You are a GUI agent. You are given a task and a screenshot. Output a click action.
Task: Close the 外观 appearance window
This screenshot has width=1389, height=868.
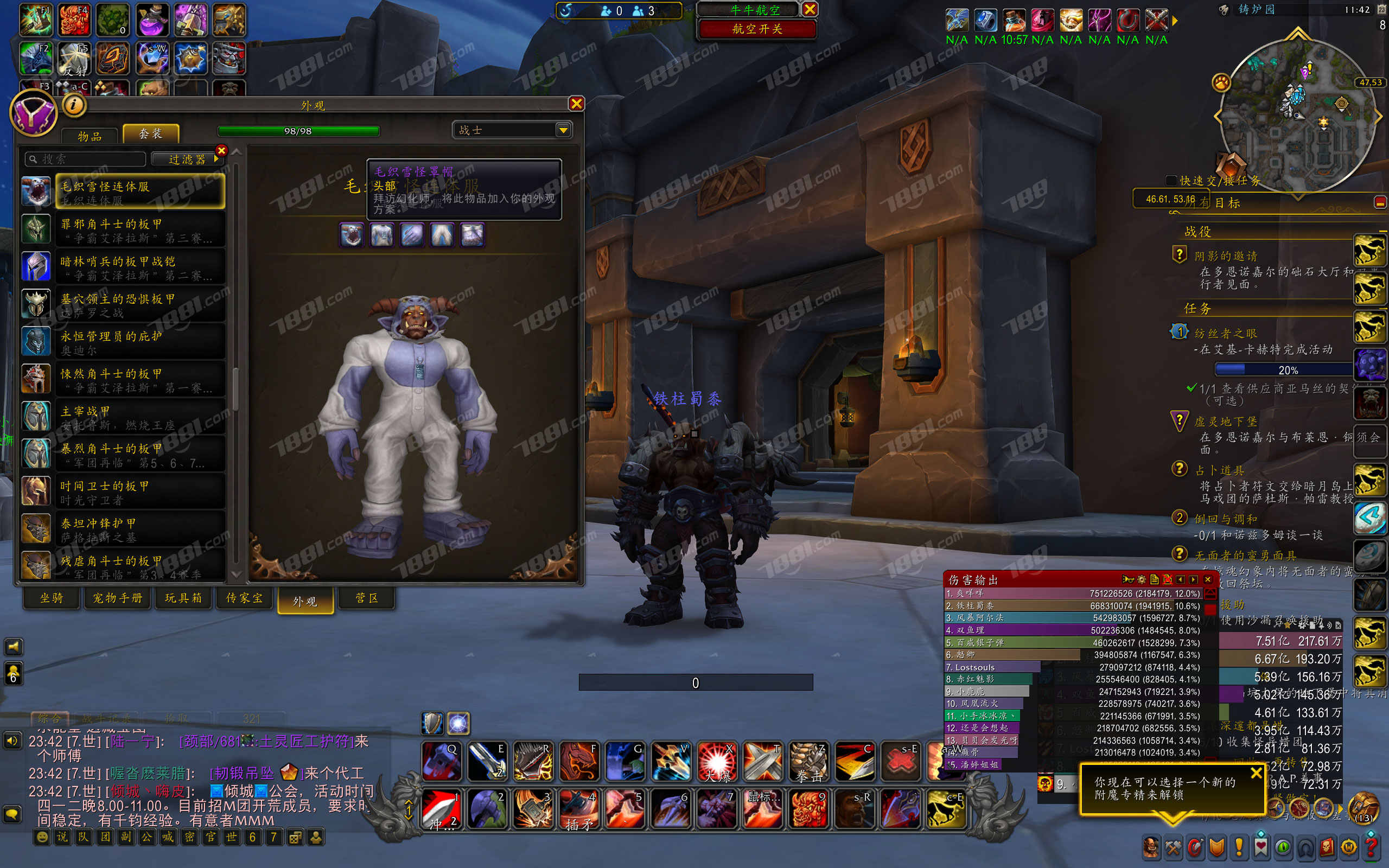576,103
